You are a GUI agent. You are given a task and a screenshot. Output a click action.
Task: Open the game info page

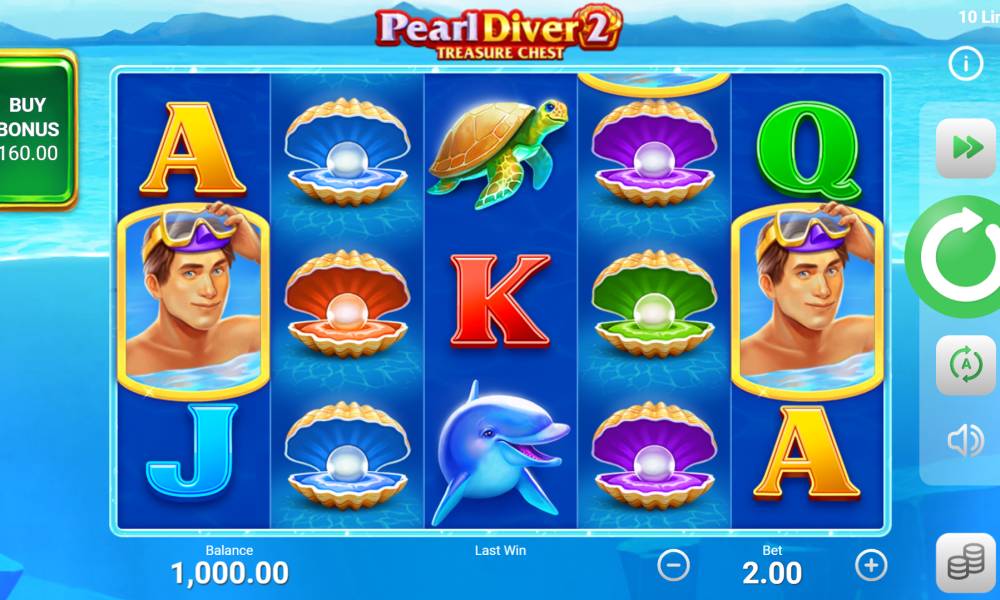pos(965,65)
